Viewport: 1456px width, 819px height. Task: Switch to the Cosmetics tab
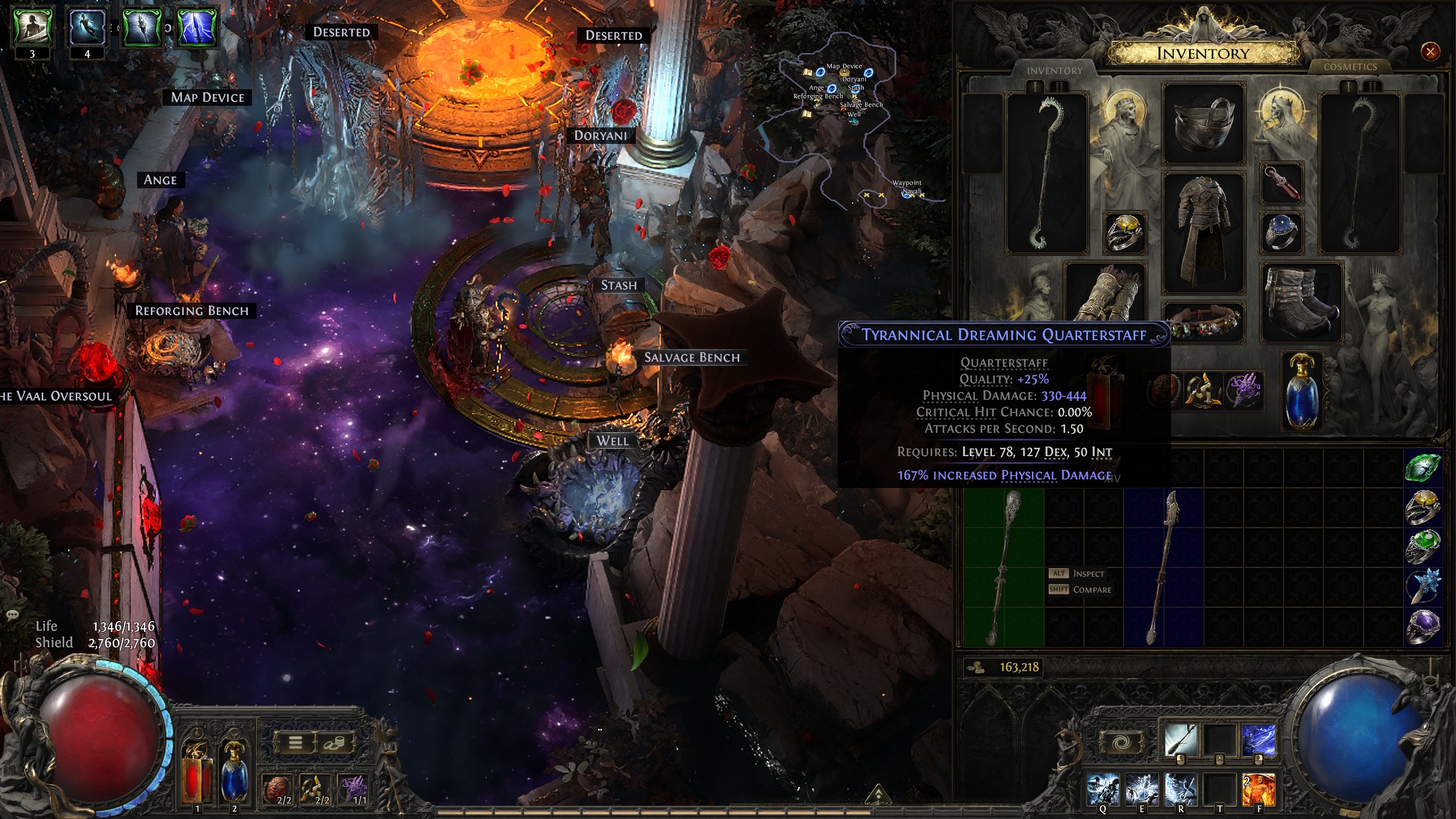pyautogui.click(x=1350, y=67)
